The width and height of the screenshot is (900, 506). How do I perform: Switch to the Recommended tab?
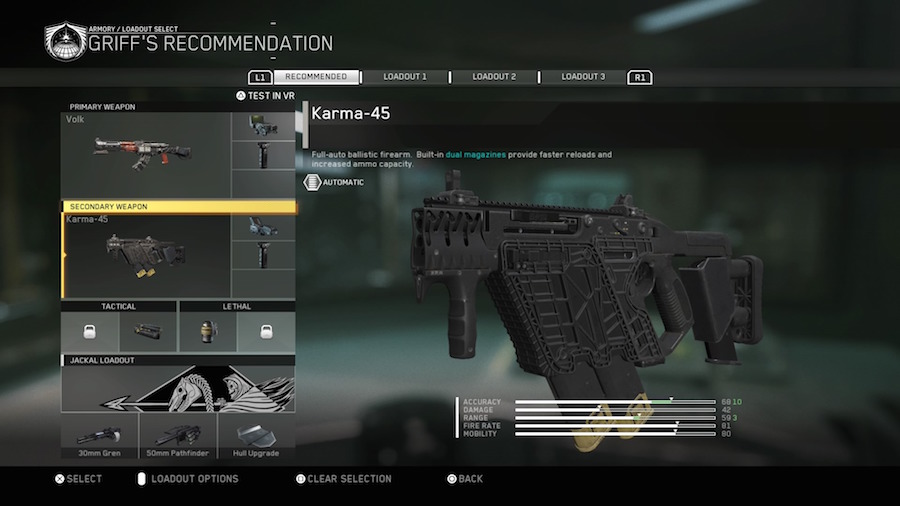click(x=316, y=77)
